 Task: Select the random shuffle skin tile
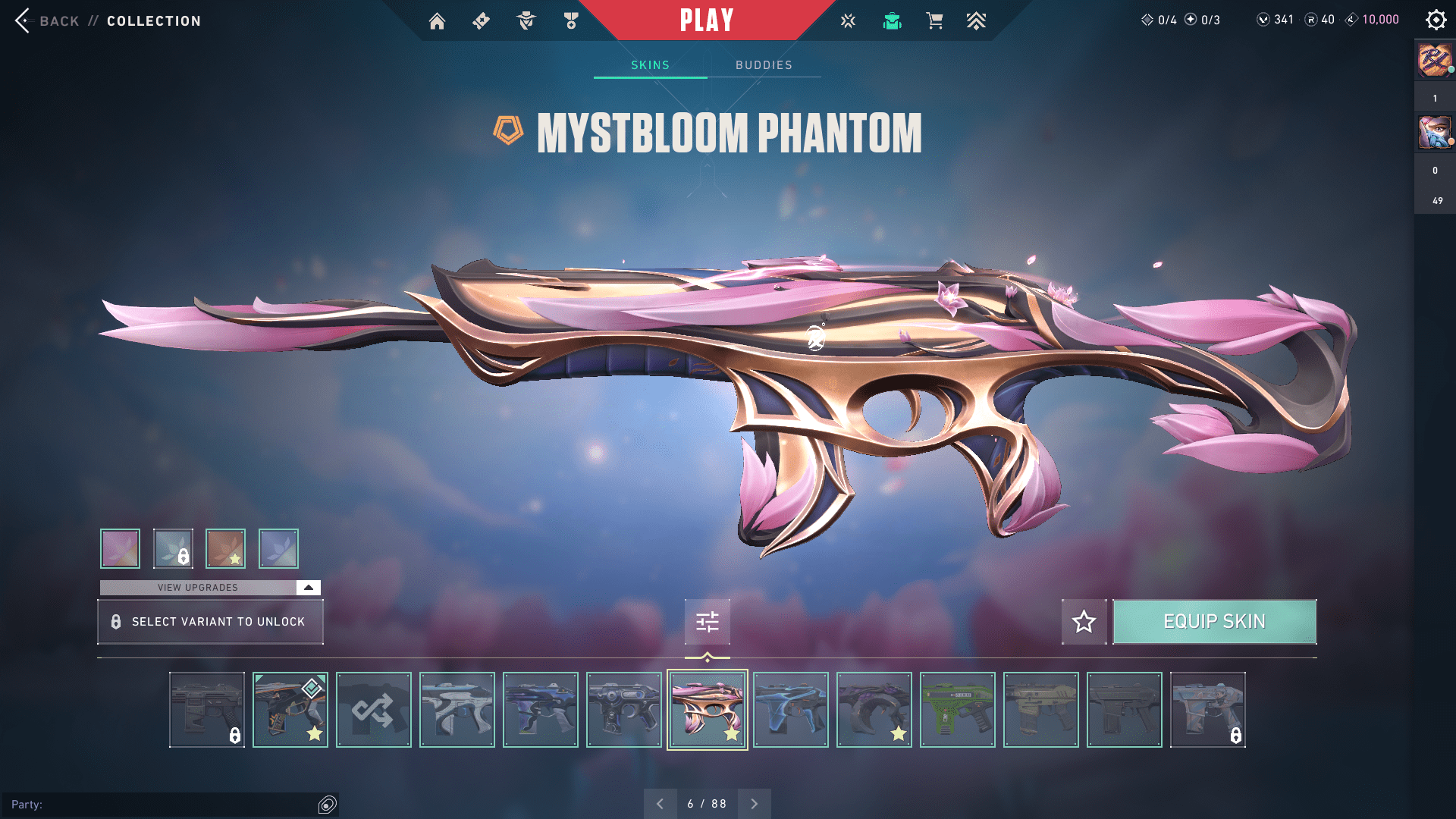tap(373, 710)
